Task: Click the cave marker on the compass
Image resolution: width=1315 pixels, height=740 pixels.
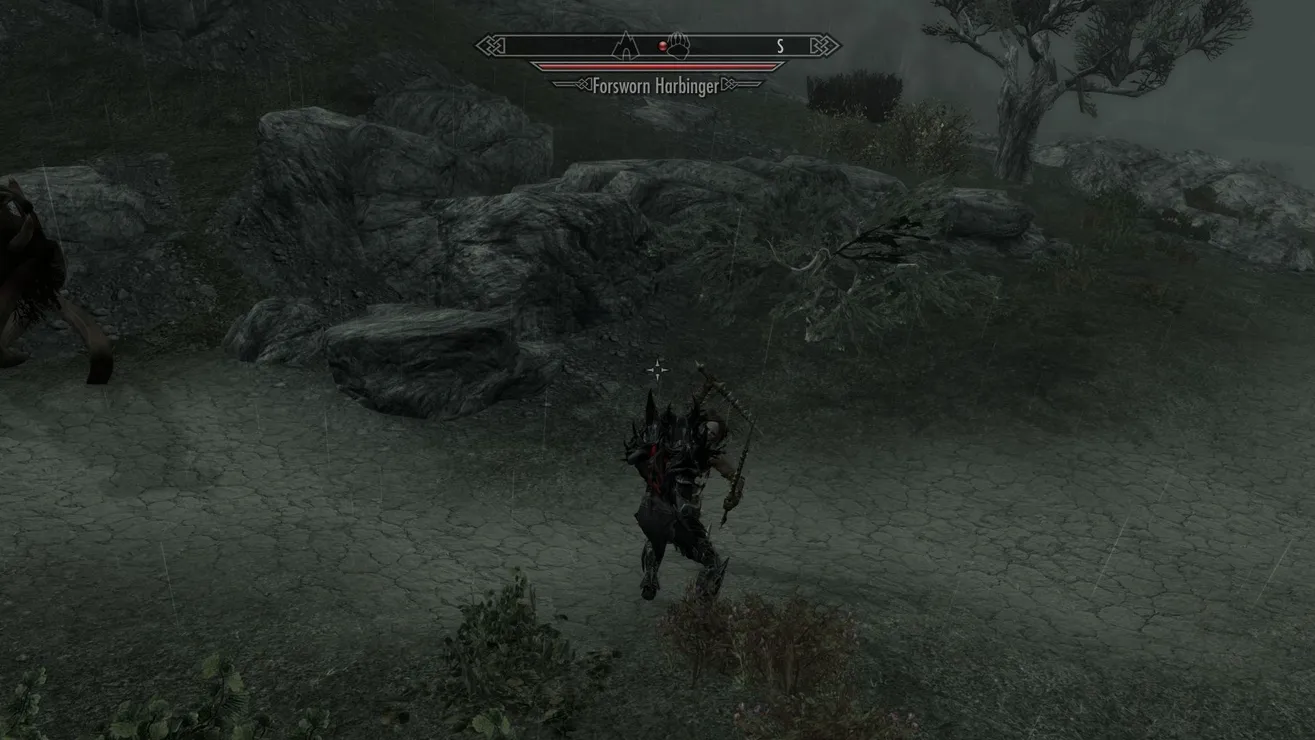Action: click(626, 45)
